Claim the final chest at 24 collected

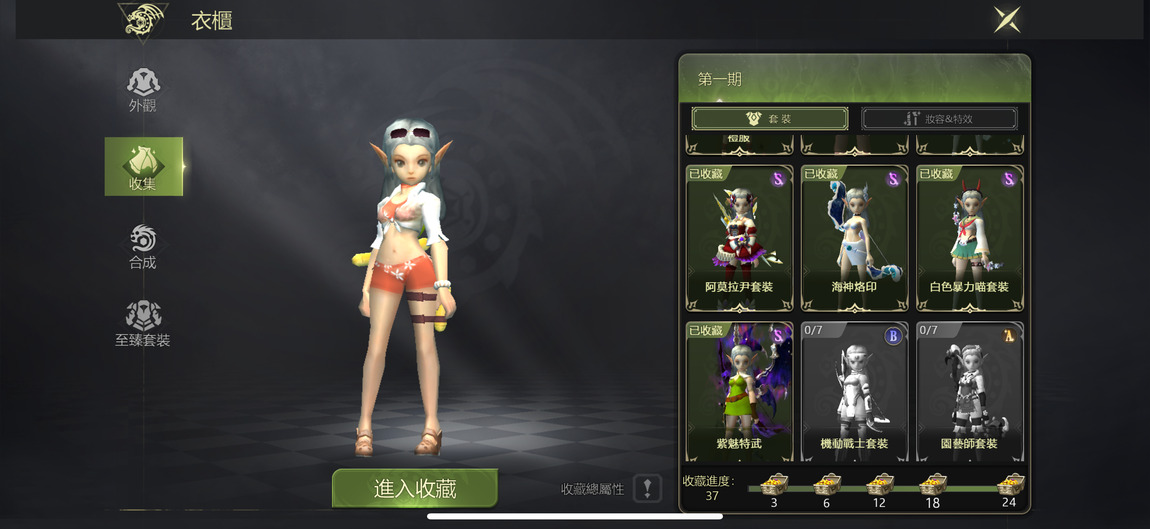[x=1009, y=485]
